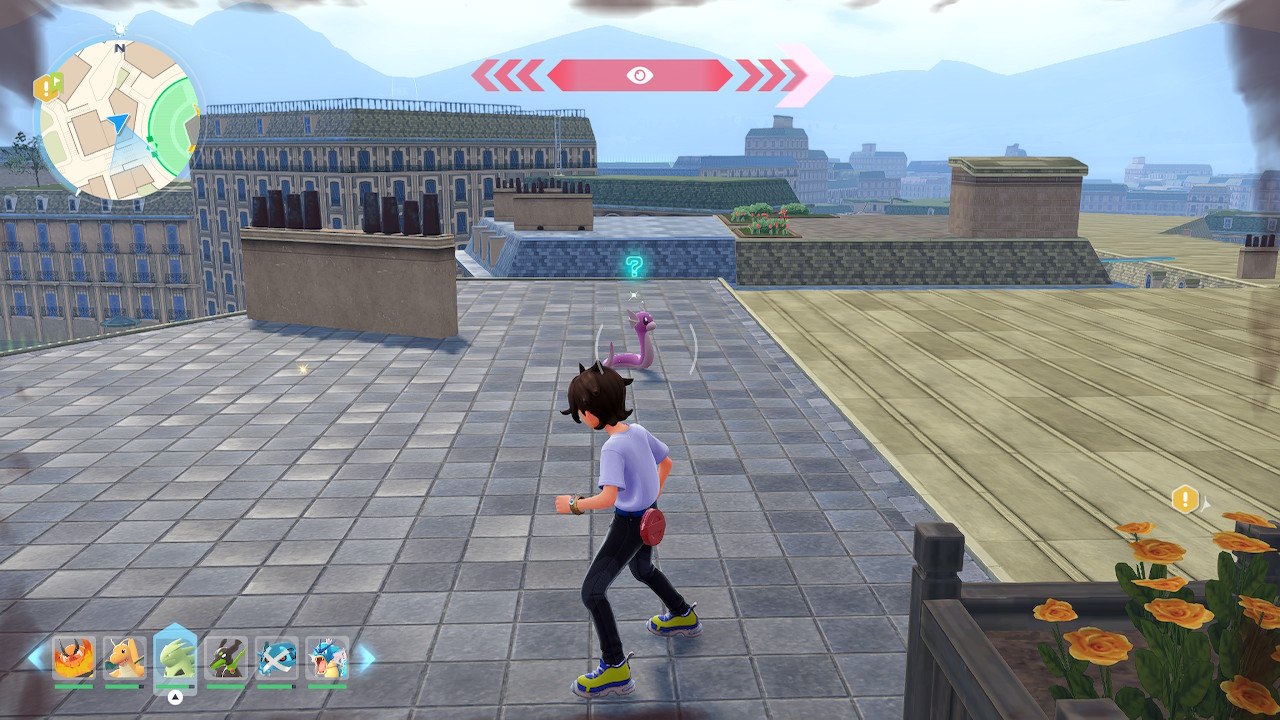Screen dimensions: 1280x720
Task: Select Emboar in the party bar
Action: (73, 658)
